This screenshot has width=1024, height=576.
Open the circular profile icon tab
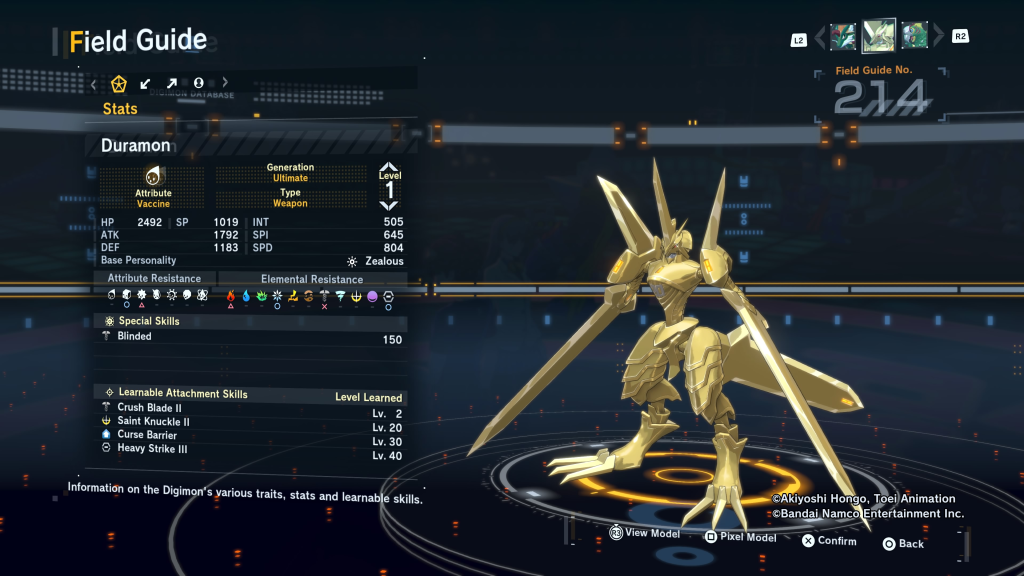click(x=198, y=83)
